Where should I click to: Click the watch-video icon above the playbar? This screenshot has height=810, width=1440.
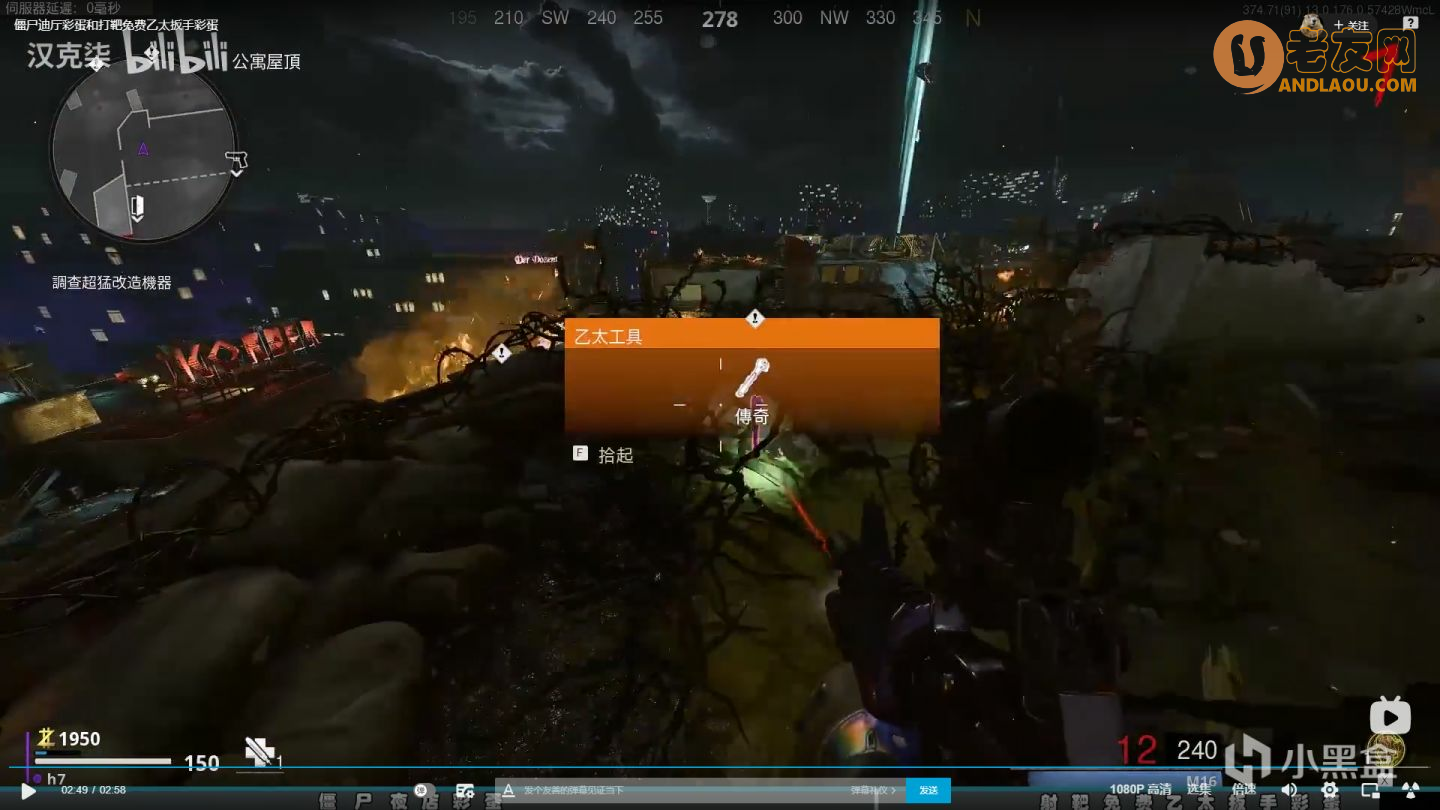[1389, 716]
